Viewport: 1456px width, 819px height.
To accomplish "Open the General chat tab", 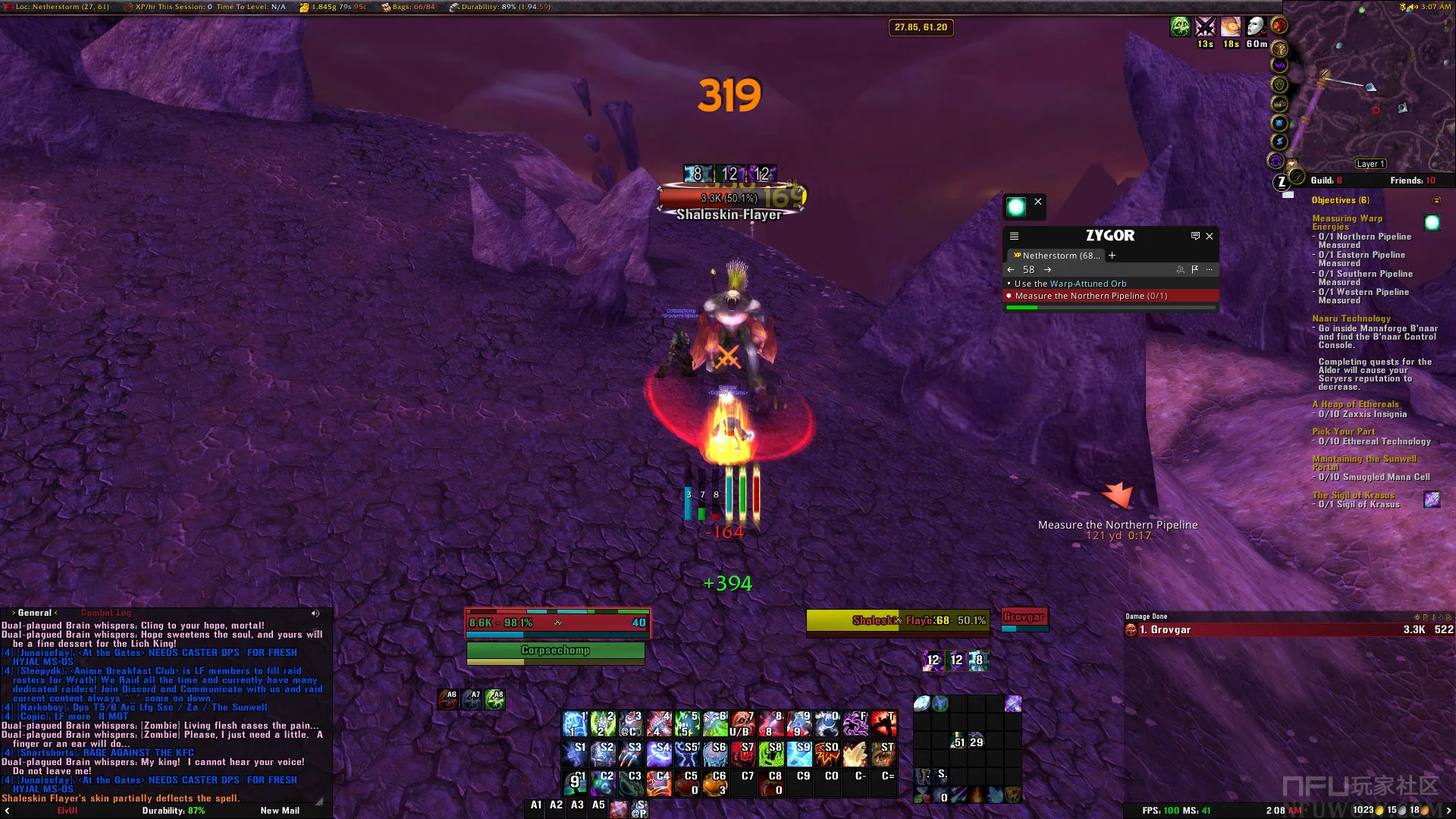I will pyautogui.click(x=34, y=613).
